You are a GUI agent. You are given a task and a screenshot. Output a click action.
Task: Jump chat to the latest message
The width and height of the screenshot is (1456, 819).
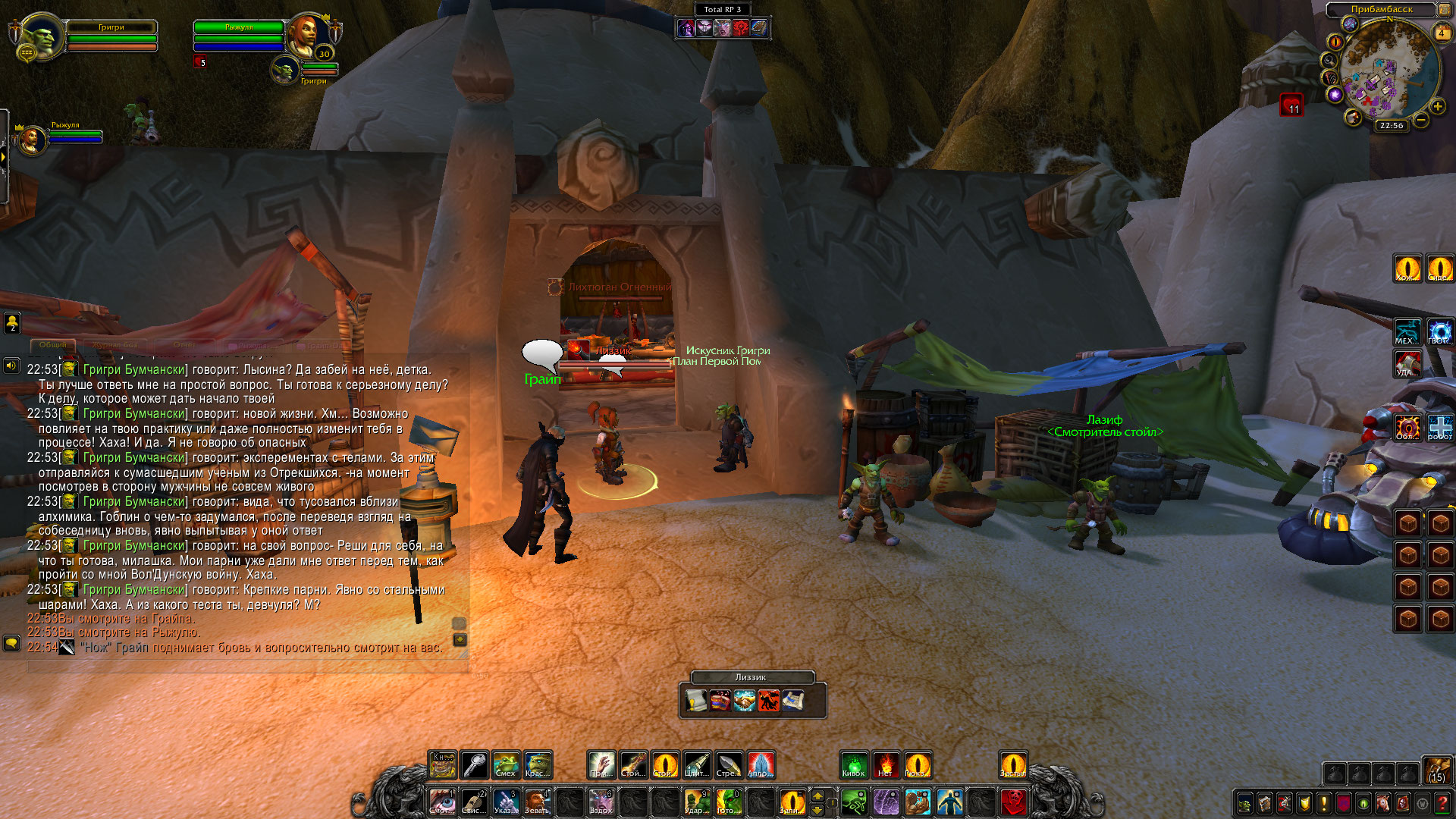(460, 640)
